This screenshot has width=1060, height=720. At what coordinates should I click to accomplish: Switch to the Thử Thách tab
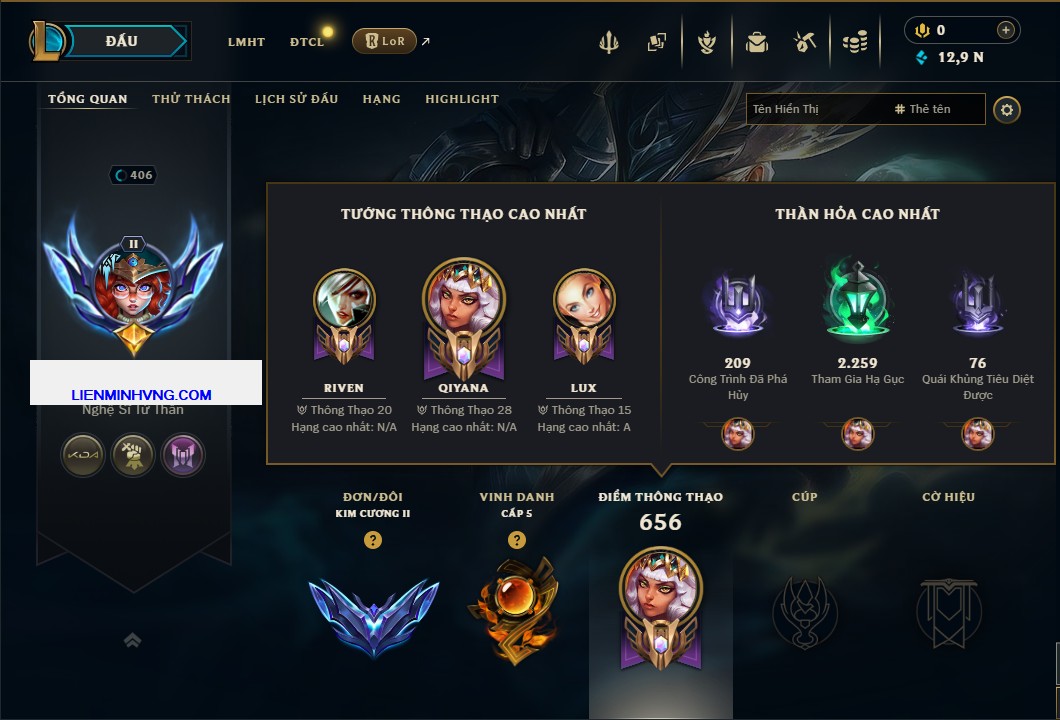(191, 99)
